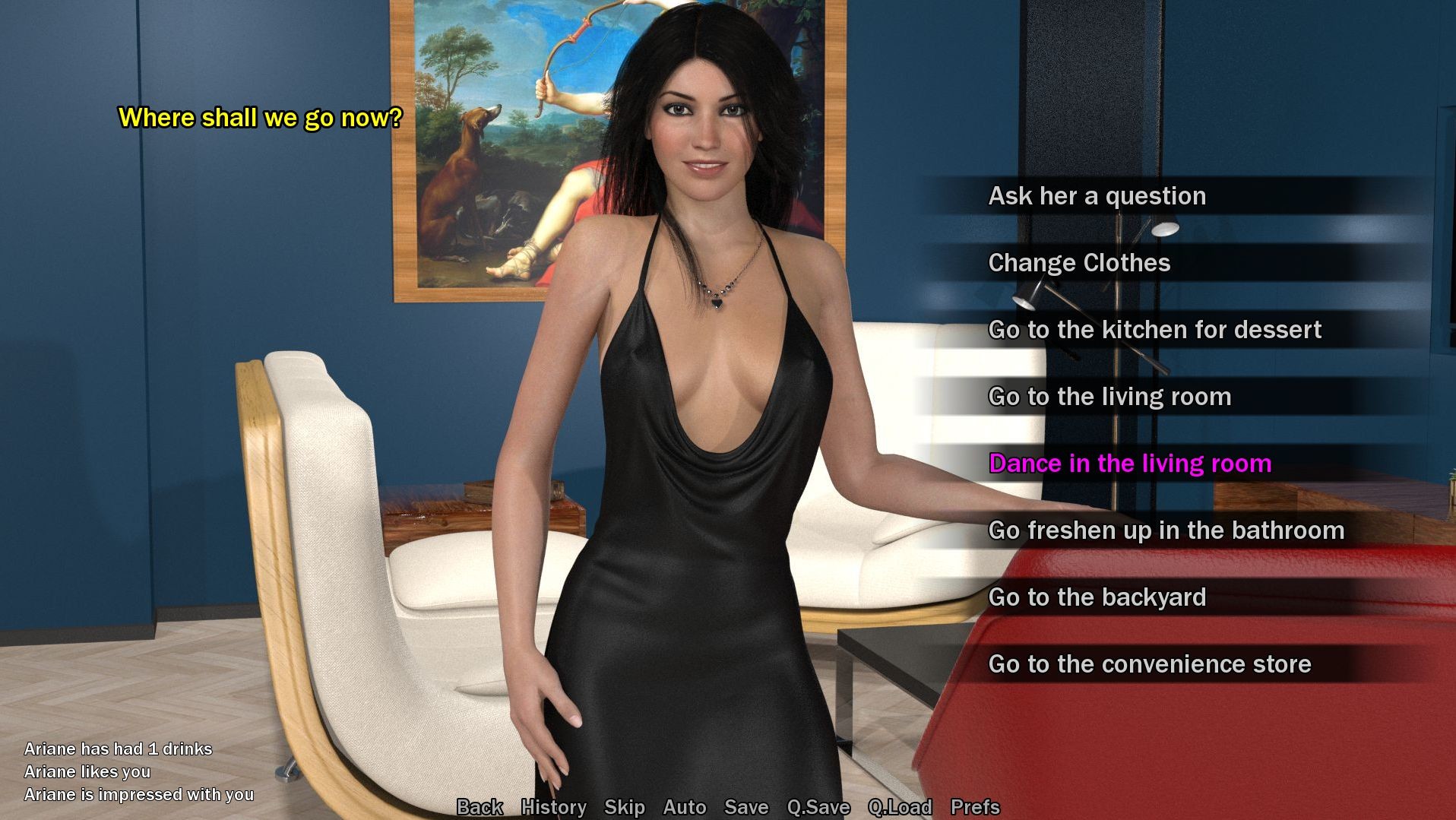
Task: Open the 'History' log
Action: coord(552,807)
